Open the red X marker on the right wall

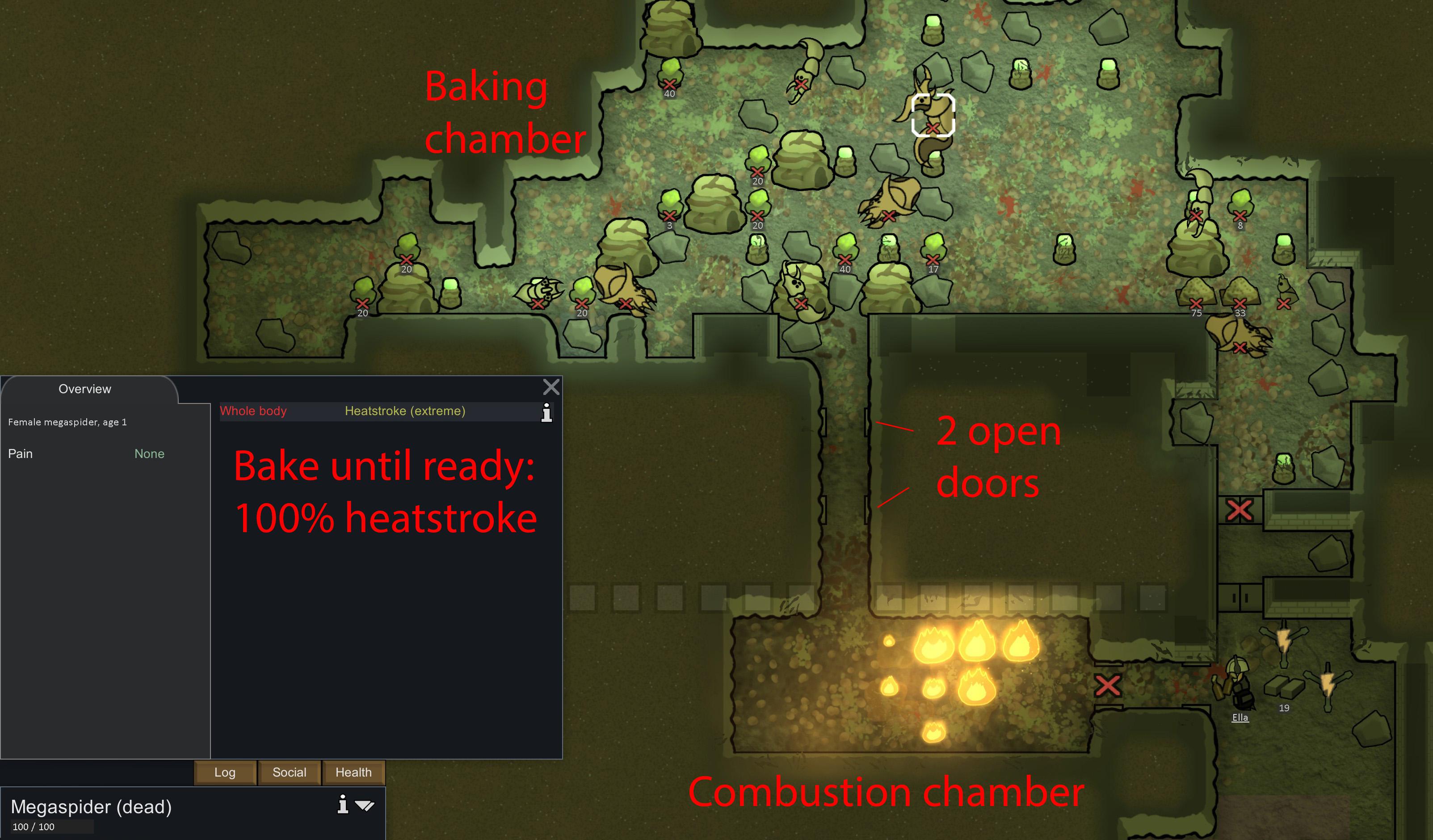1240,511
